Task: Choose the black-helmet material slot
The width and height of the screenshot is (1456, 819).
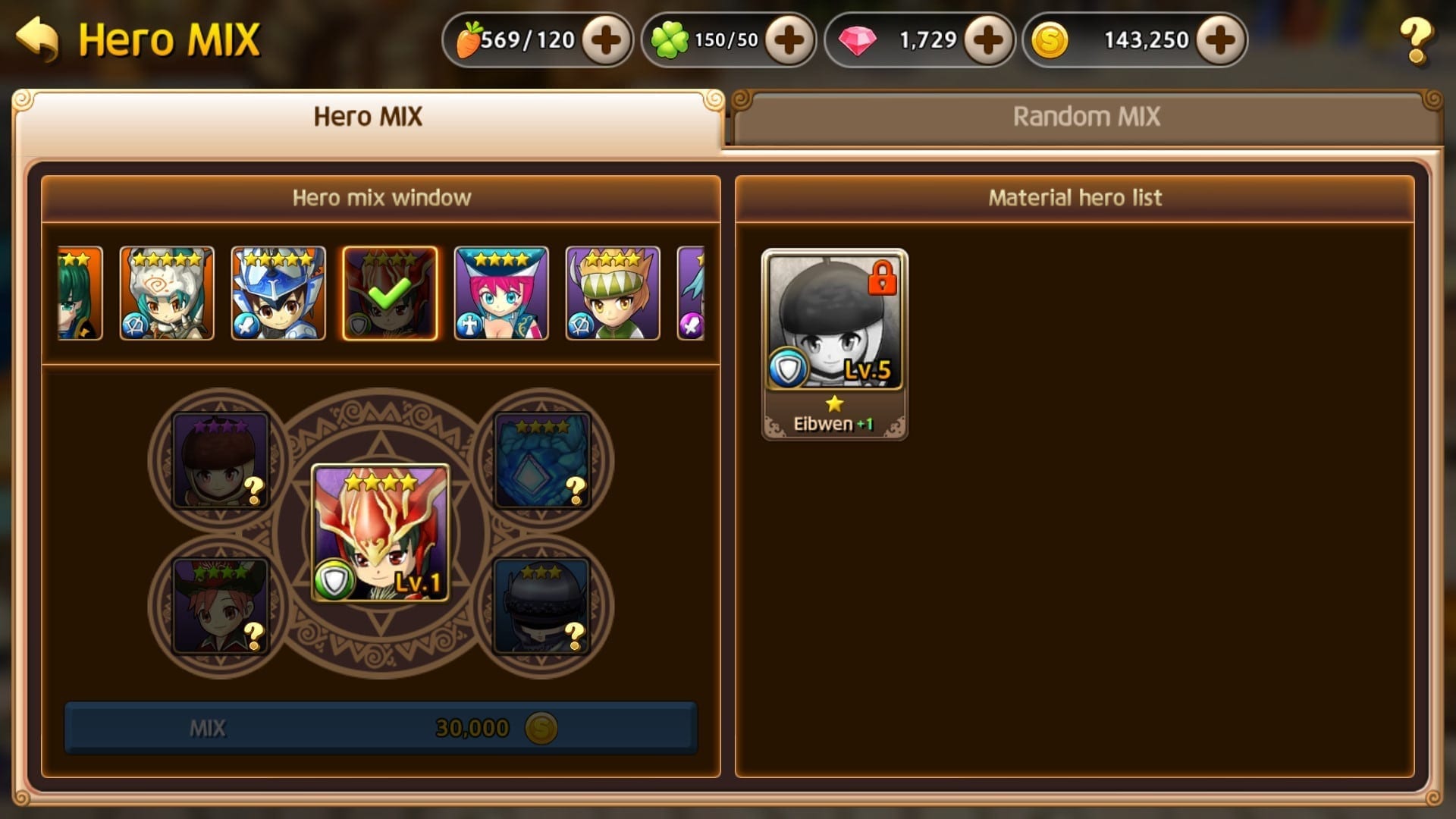Action: [541, 606]
